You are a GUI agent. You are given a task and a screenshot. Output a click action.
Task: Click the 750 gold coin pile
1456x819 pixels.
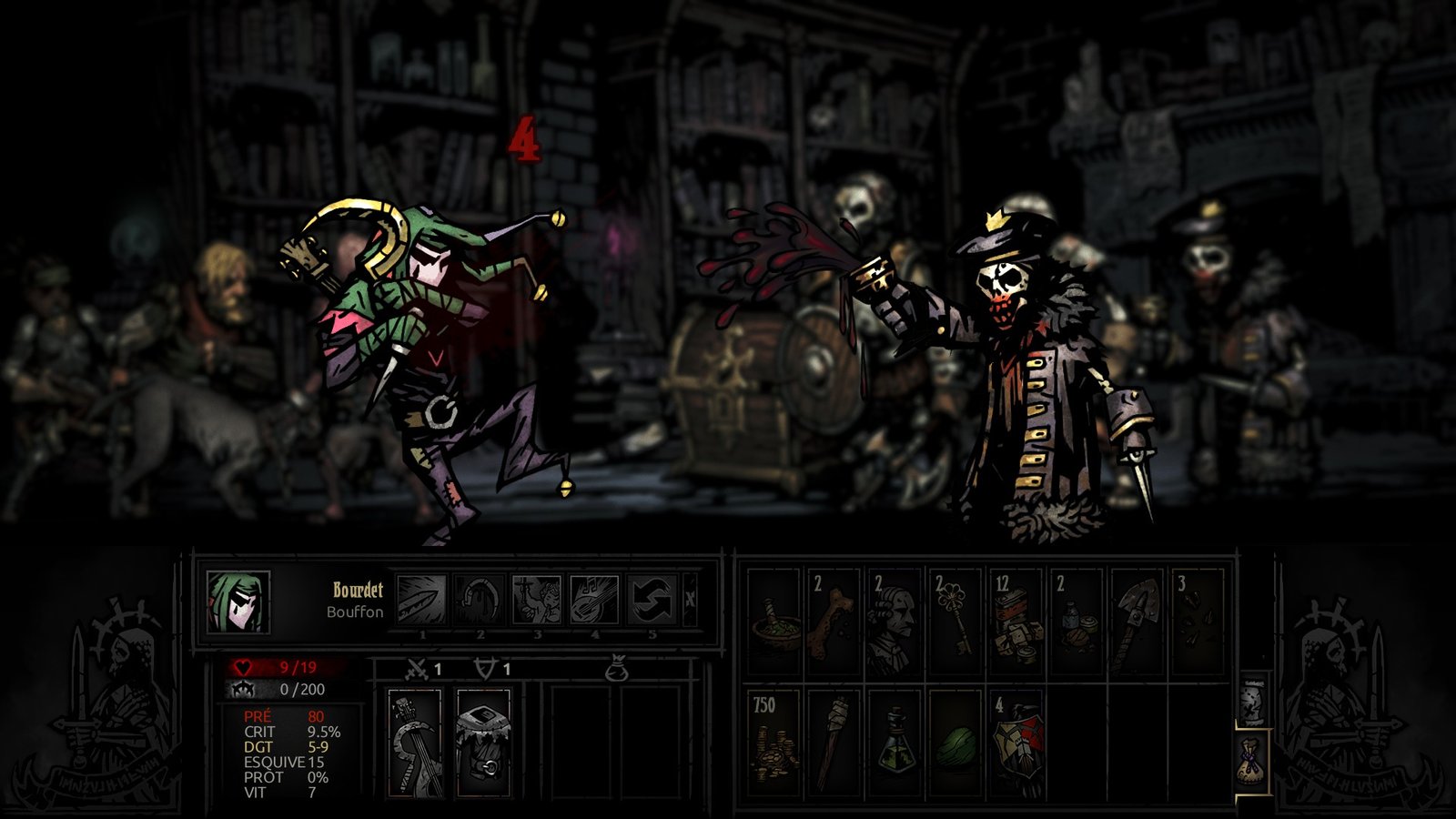click(774, 743)
